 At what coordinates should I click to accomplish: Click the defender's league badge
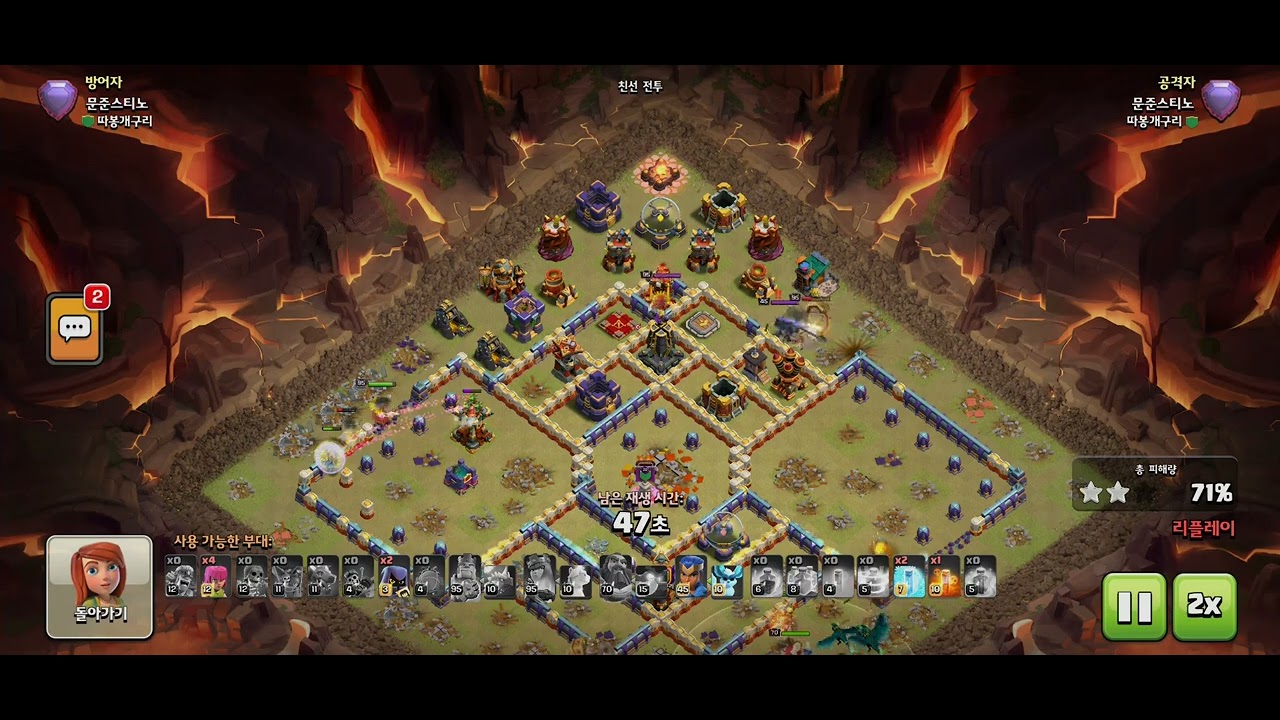(57, 101)
